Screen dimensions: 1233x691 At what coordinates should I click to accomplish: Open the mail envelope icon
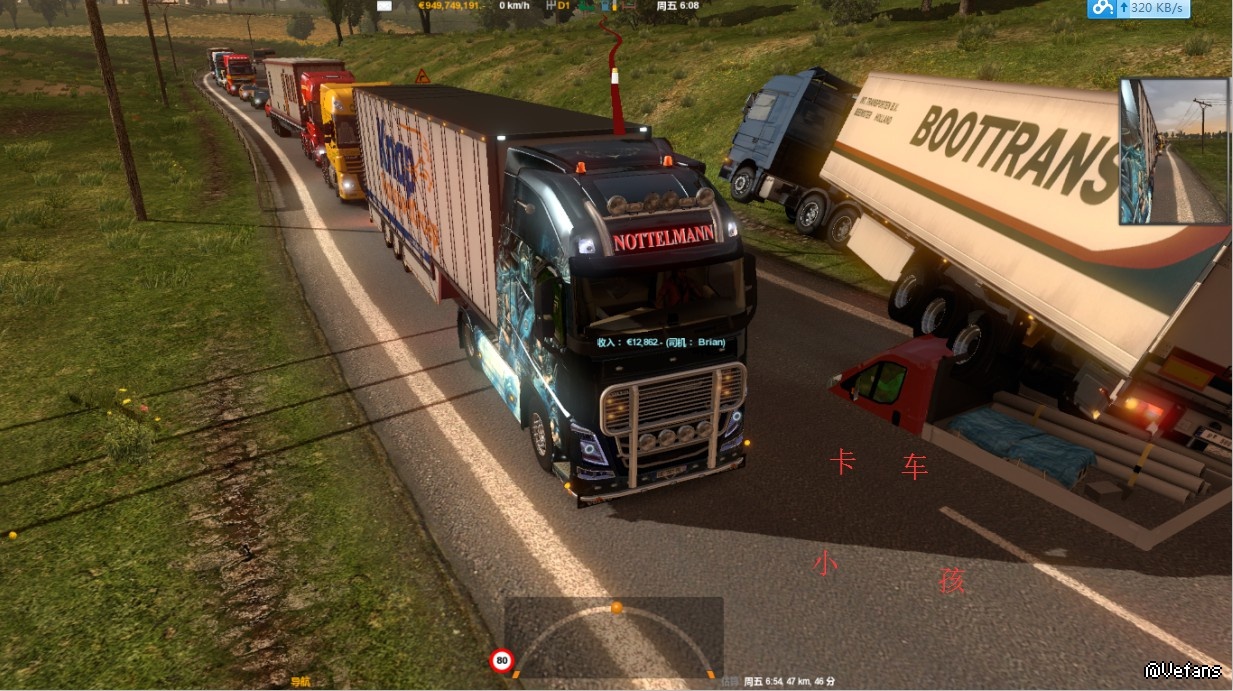(385, 5)
